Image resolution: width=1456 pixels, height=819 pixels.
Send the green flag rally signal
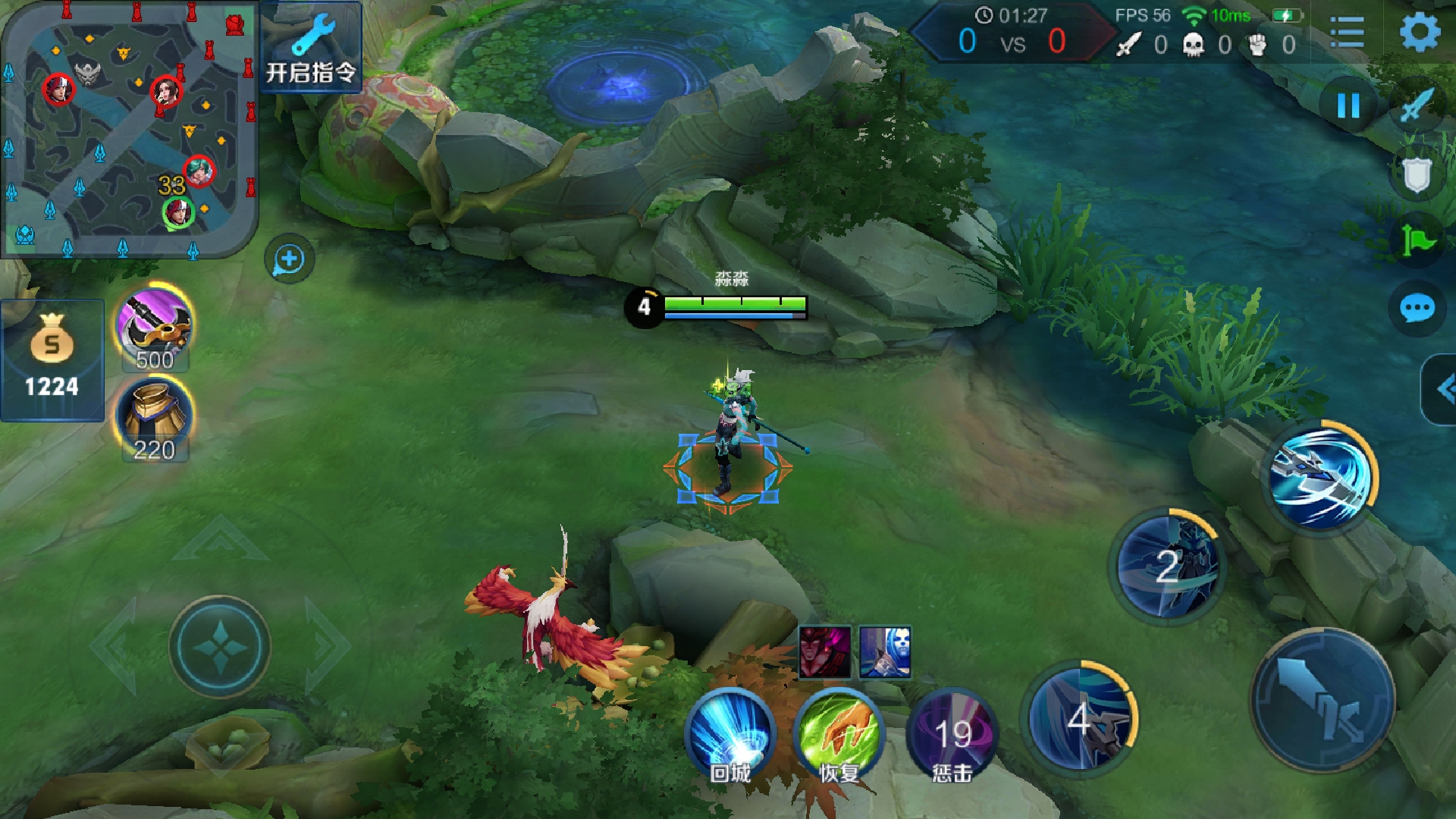(x=1417, y=241)
